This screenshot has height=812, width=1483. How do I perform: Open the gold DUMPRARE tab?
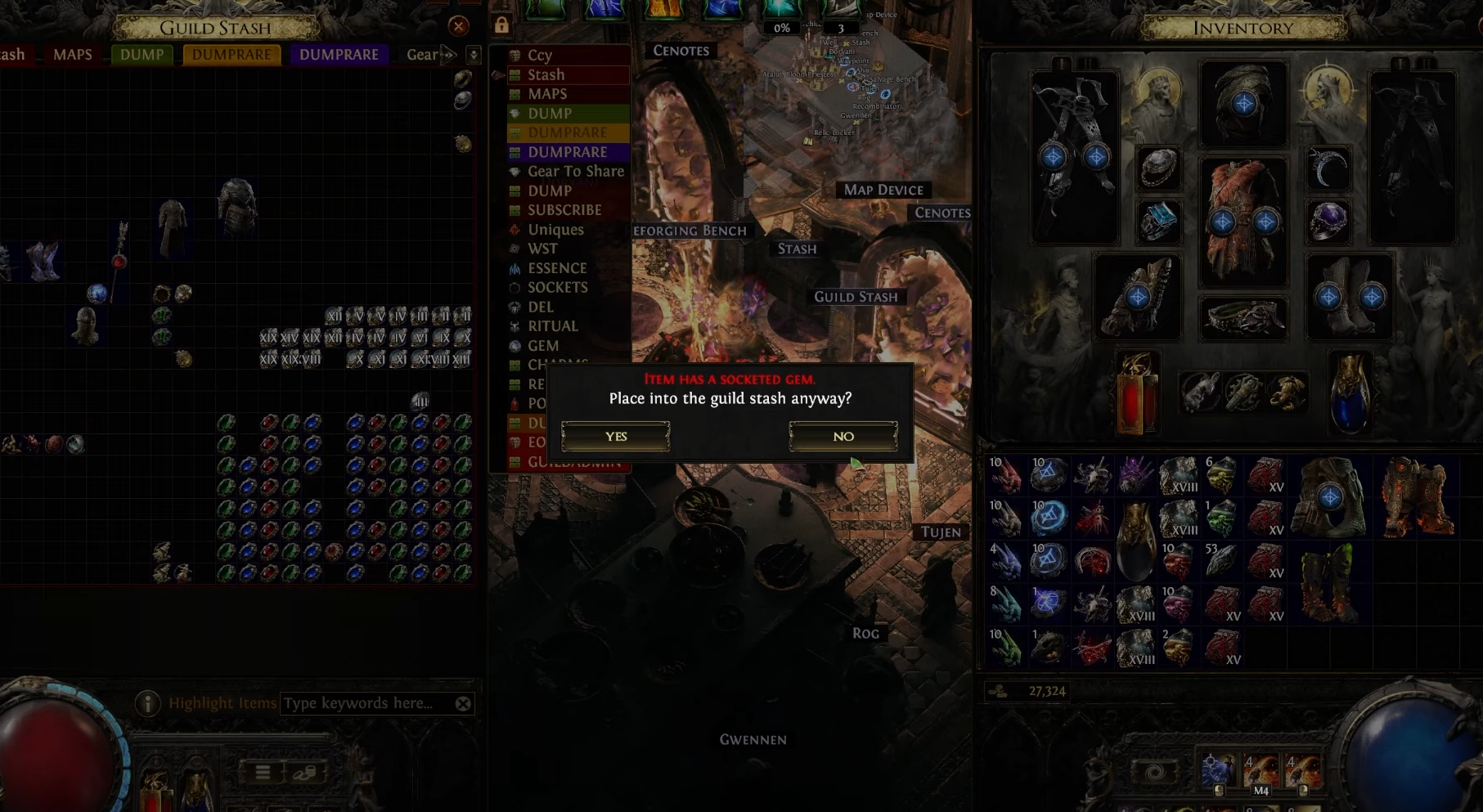(231, 54)
